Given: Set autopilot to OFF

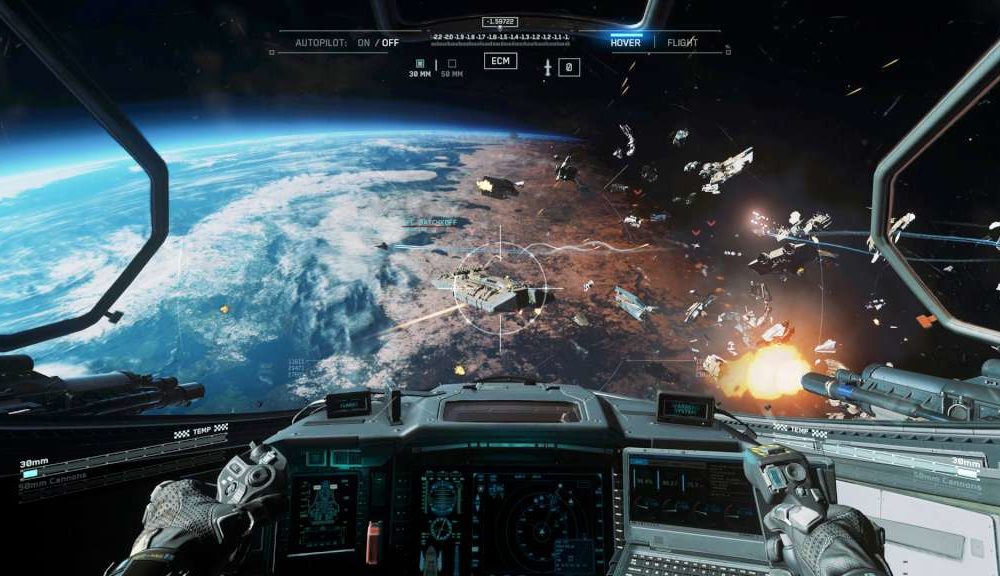Looking at the screenshot, I should click(390, 42).
